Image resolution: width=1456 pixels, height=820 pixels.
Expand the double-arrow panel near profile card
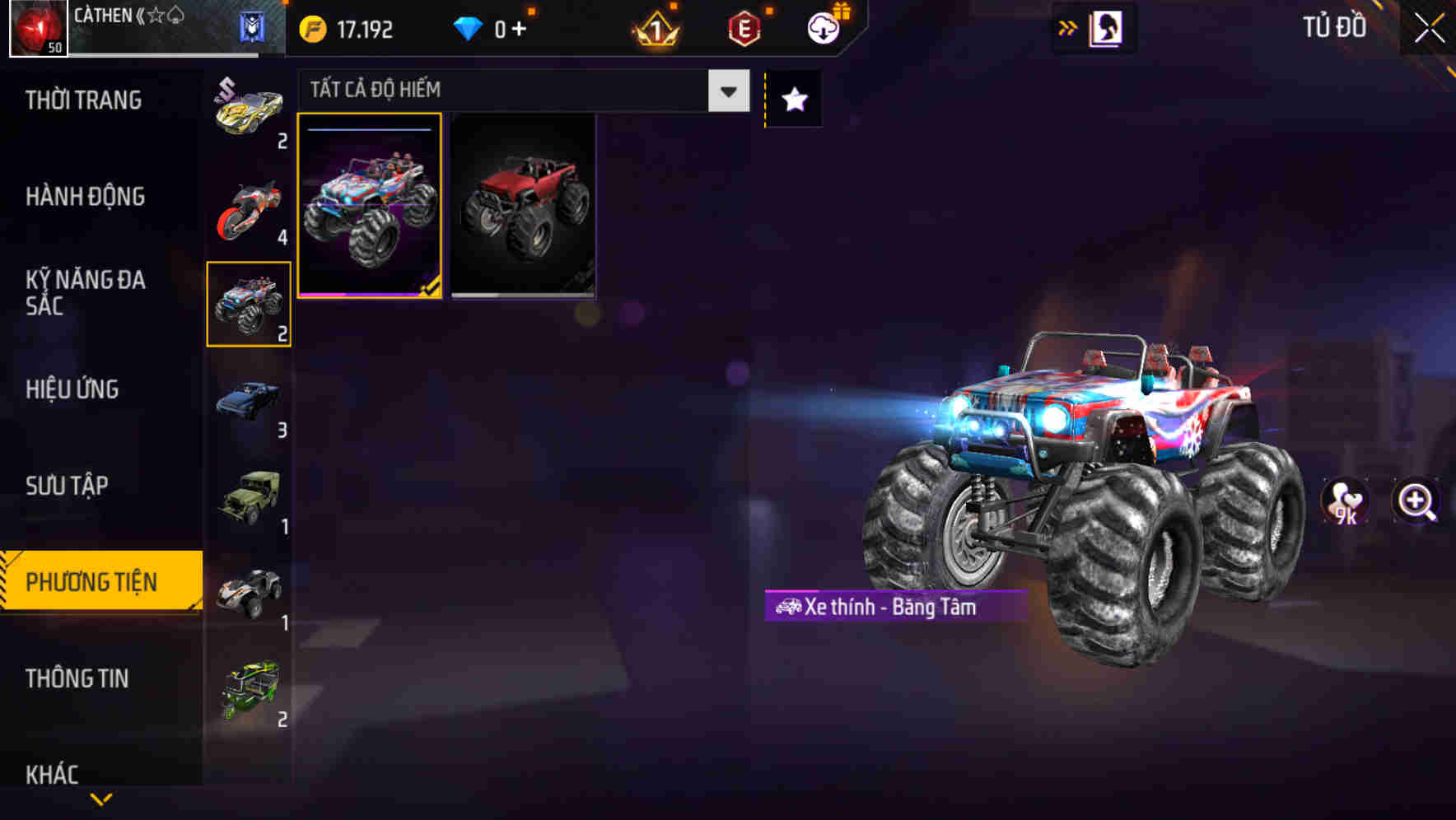point(1066,26)
